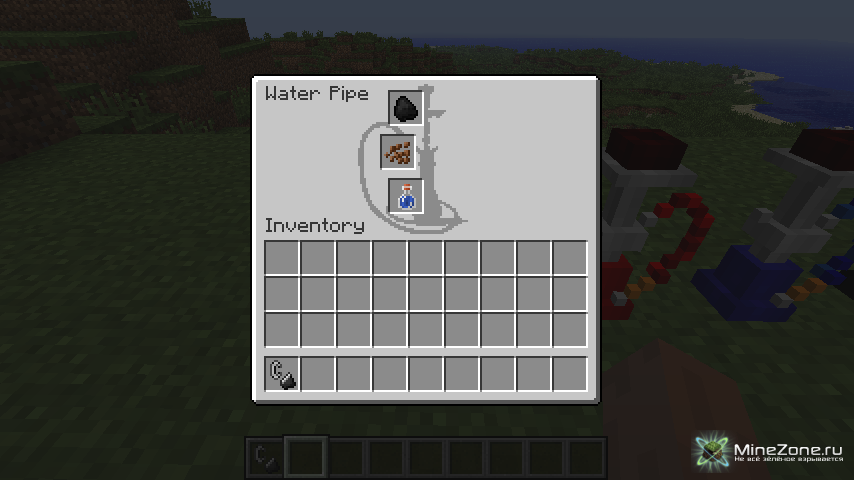Grab the hose item in the inventory window

(x=282, y=374)
